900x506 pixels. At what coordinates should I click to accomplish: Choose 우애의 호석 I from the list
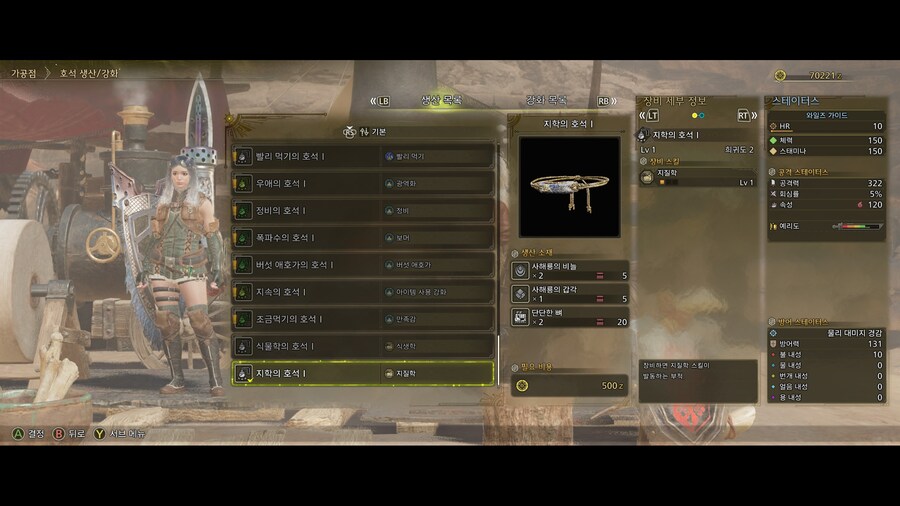[363, 184]
